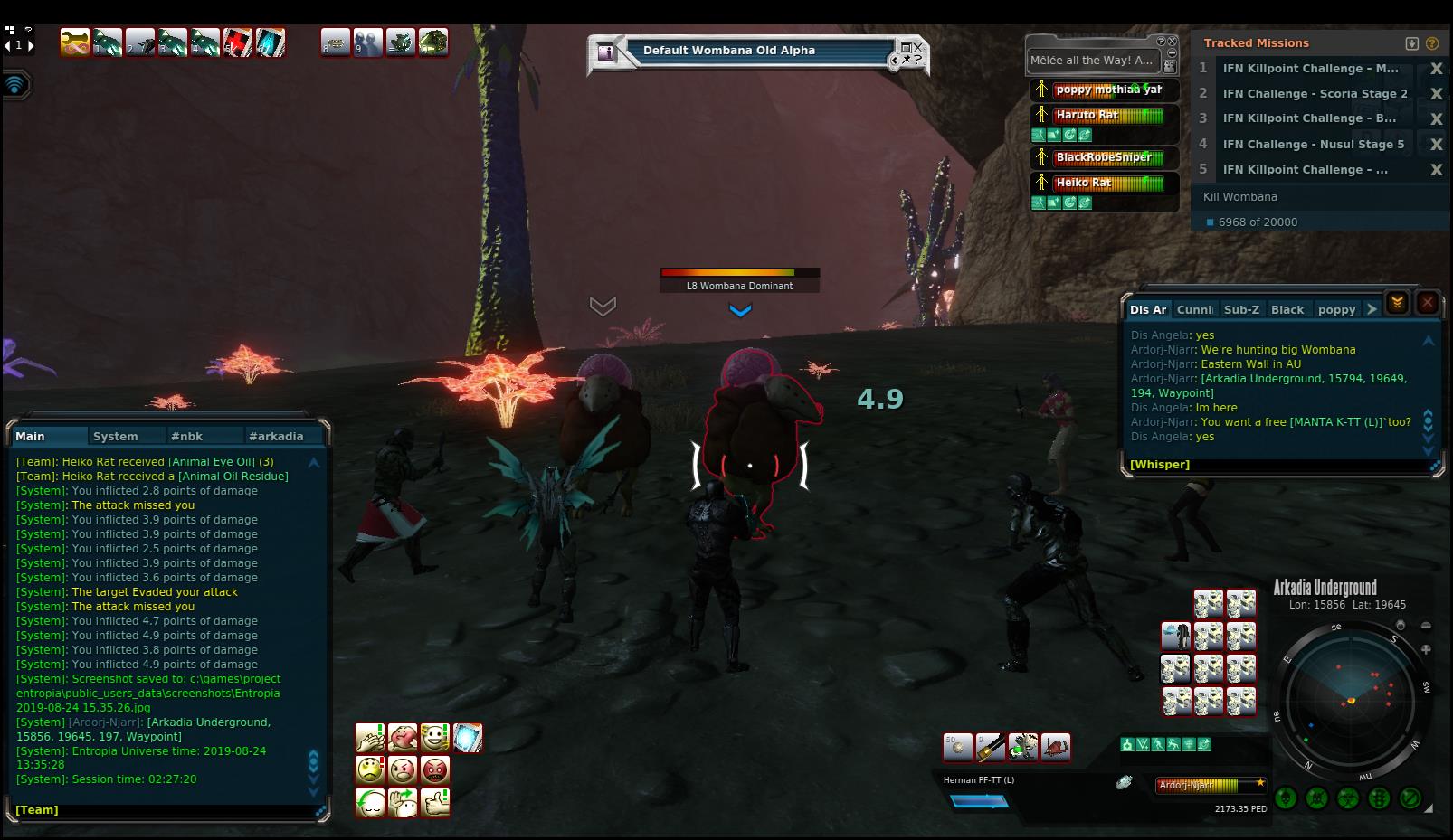Zoom out the radar with minus button
1453x840 pixels.
tap(1426, 626)
